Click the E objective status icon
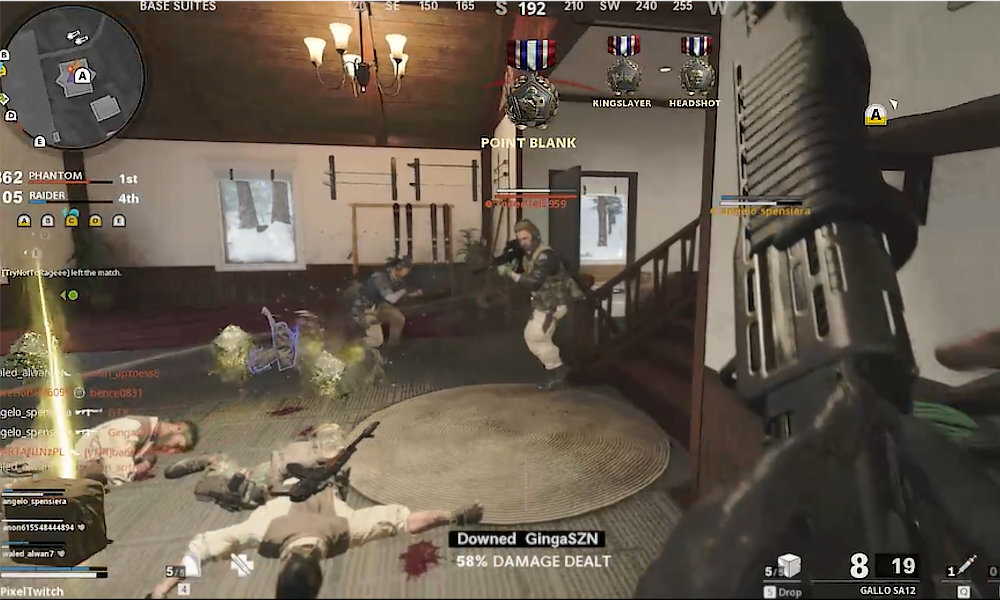 click(x=118, y=220)
